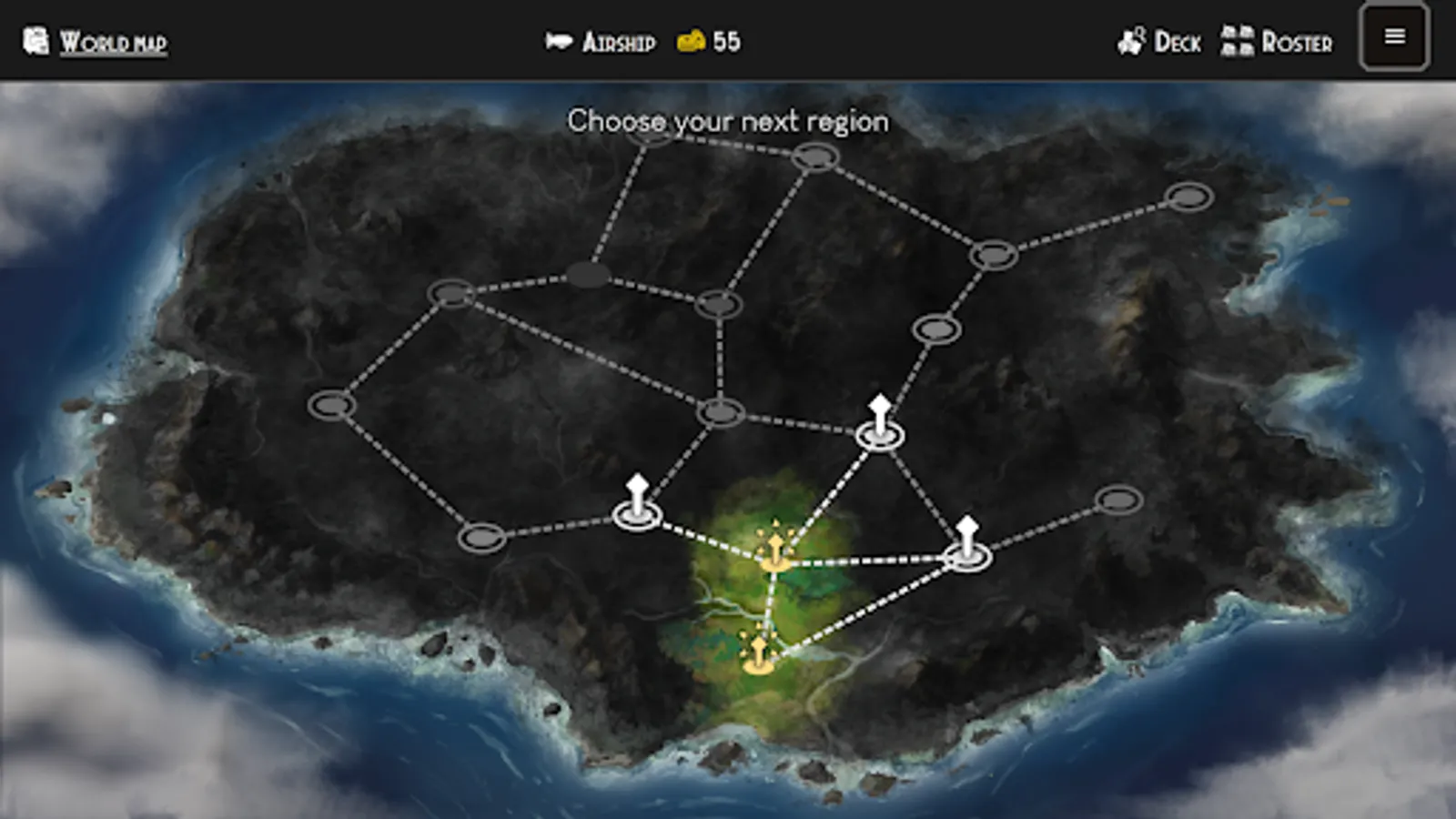The height and width of the screenshot is (819, 1456).
Task: Click the World map underlined link
Action: [x=113, y=40]
